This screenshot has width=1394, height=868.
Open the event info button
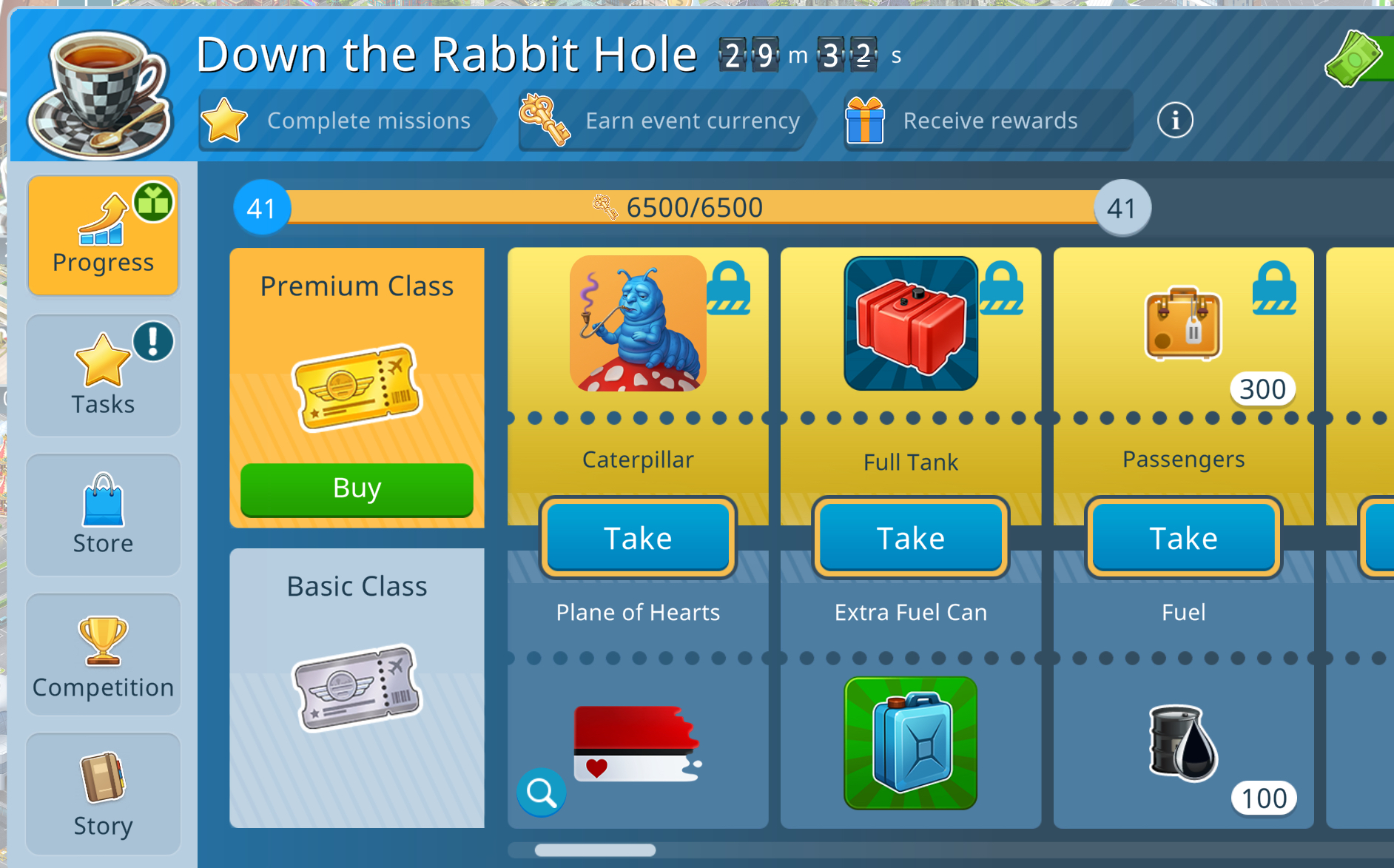pyautogui.click(x=1175, y=120)
